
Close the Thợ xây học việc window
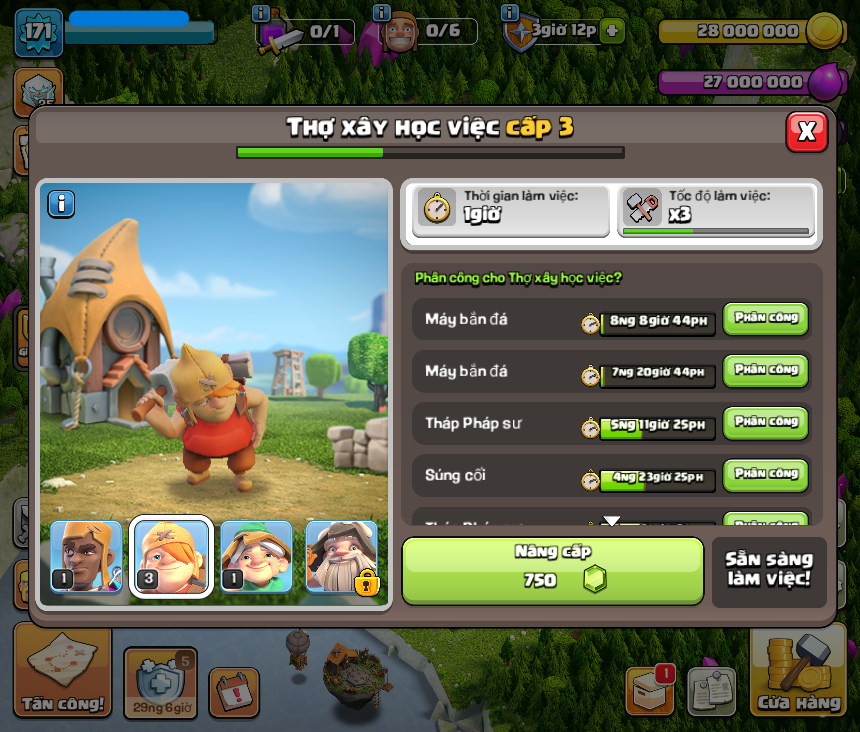pyautogui.click(x=807, y=131)
